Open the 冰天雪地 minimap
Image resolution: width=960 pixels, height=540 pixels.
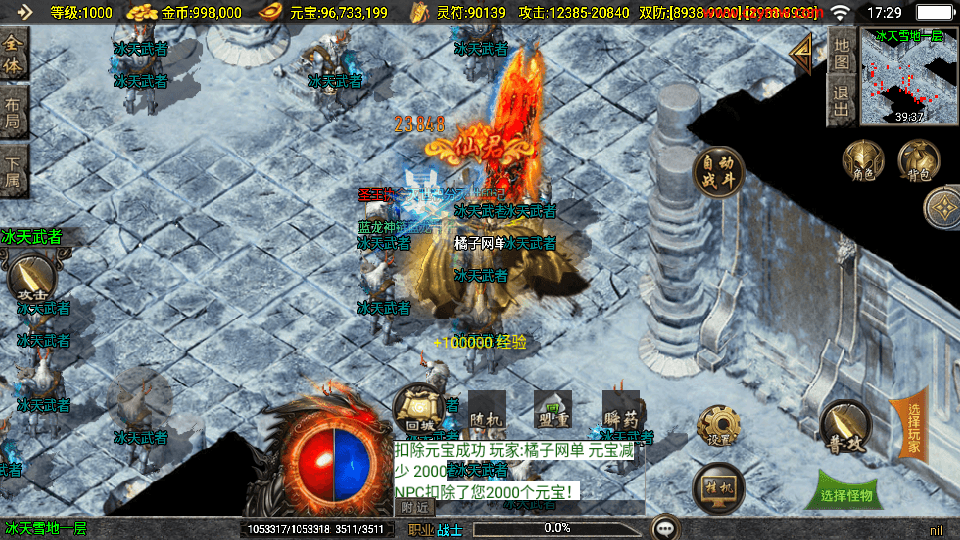[x=908, y=76]
